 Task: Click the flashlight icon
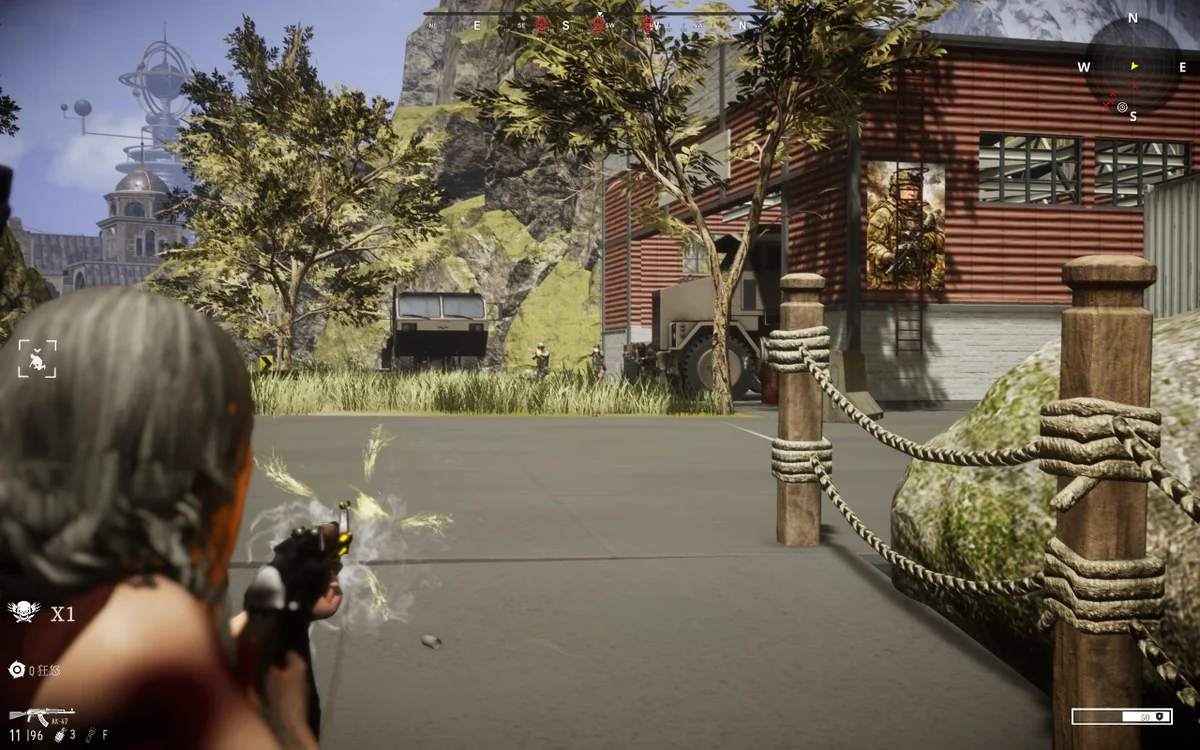[x=90, y=735]
